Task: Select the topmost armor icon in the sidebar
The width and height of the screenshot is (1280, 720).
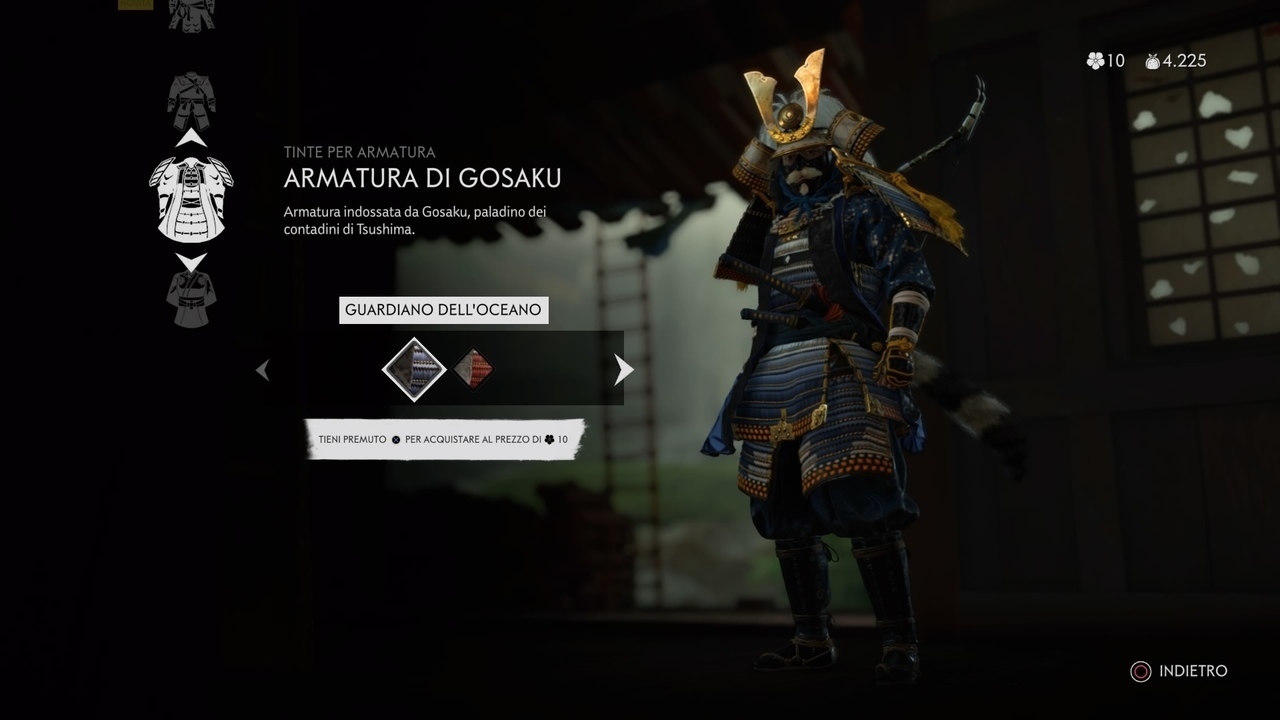Action: 191,14
